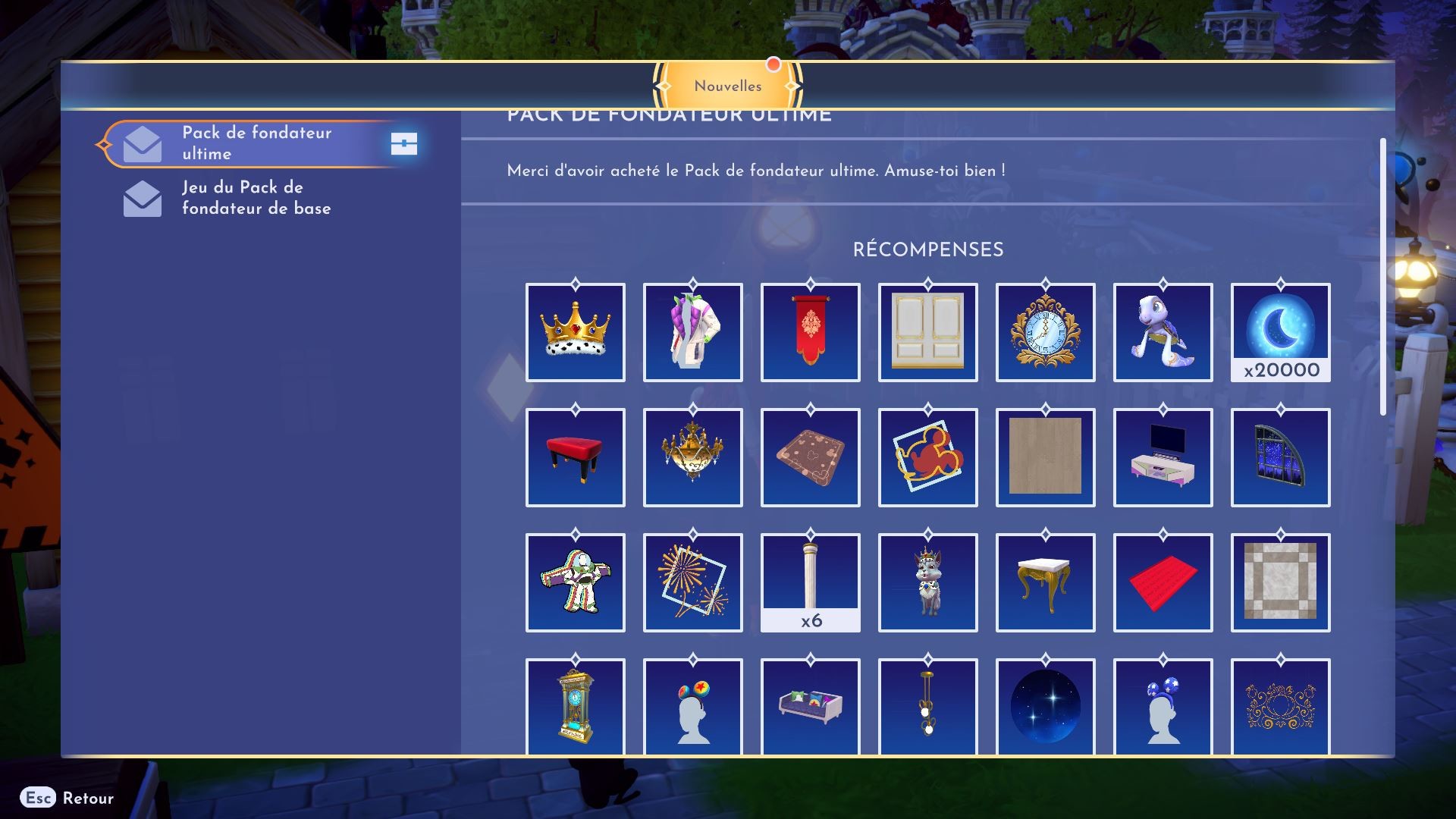This screenshot has width=1456, height=819.
Task: Select the starry night sphere reward
Action: click(x=1045, y=707)
